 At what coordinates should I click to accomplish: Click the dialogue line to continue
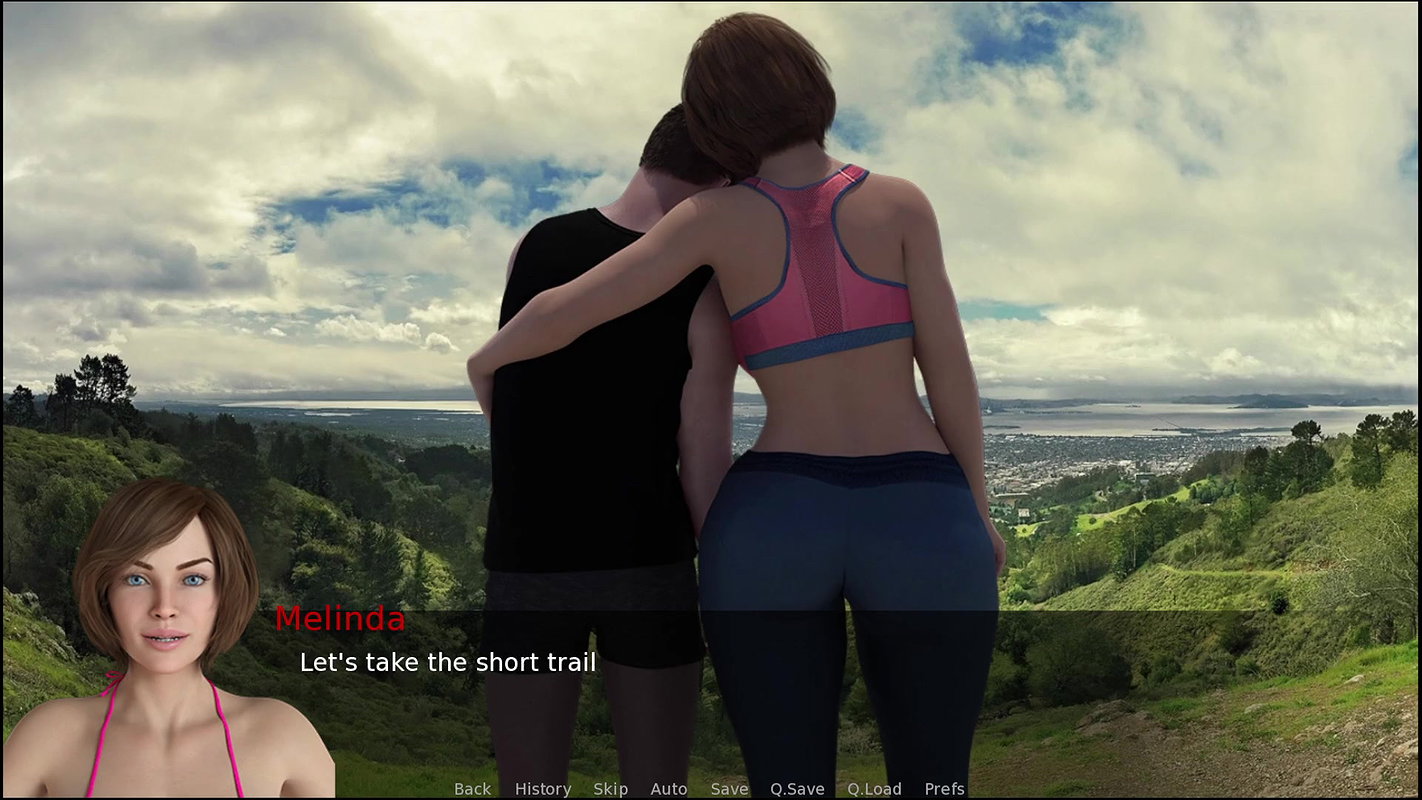(448, 662)
